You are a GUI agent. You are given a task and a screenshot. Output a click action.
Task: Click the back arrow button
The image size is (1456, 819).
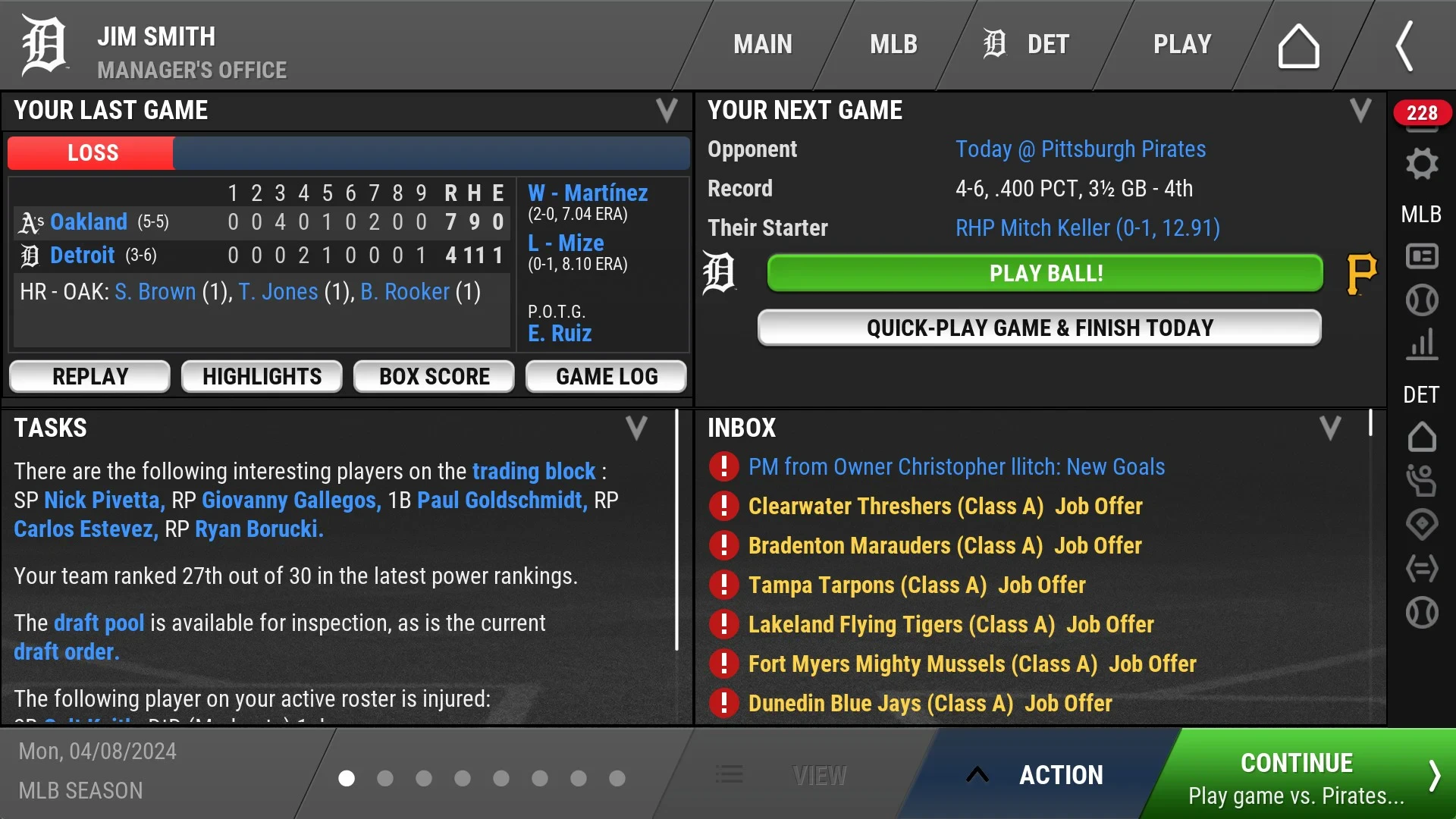[1404, 46]
